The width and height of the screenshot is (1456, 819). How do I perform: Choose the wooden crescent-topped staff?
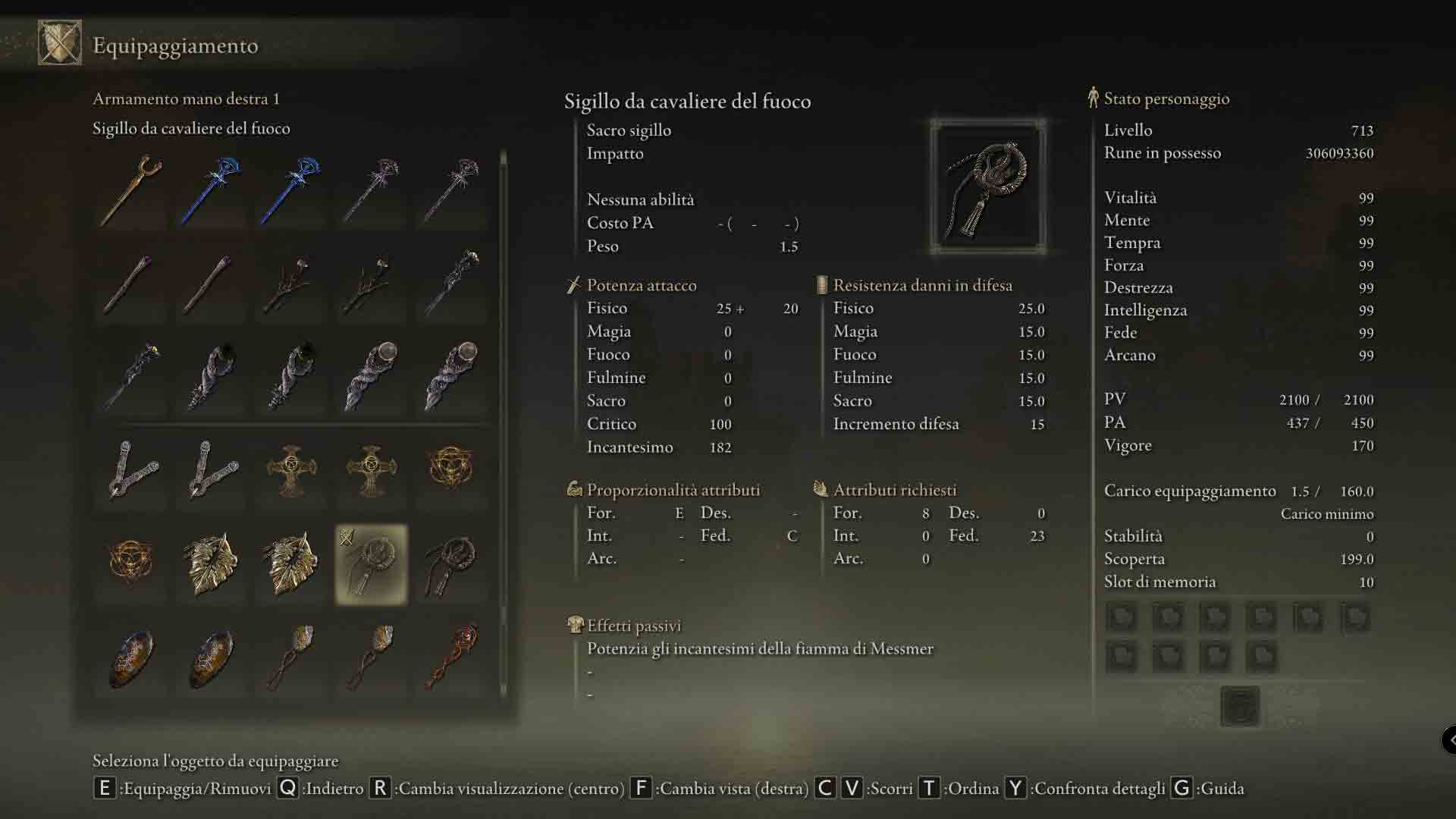coord(131,190)
